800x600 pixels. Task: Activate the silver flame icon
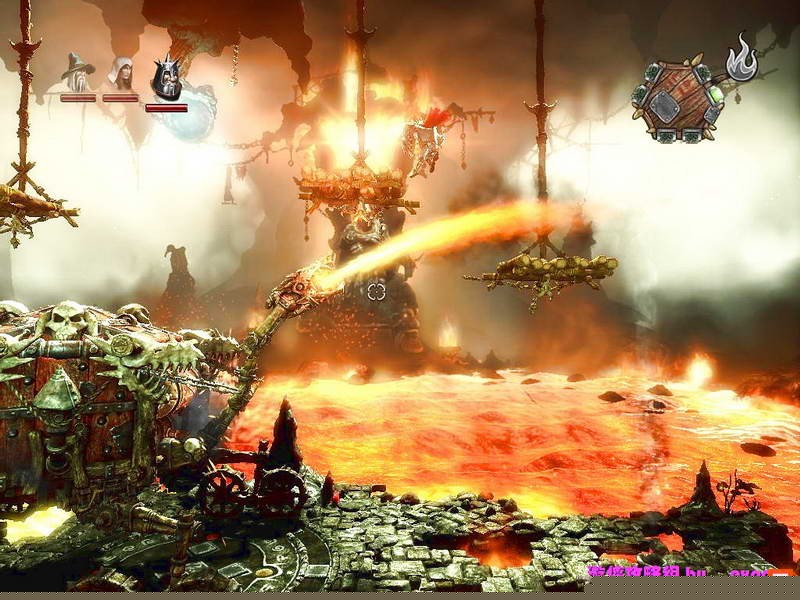(x=741, y=57)
